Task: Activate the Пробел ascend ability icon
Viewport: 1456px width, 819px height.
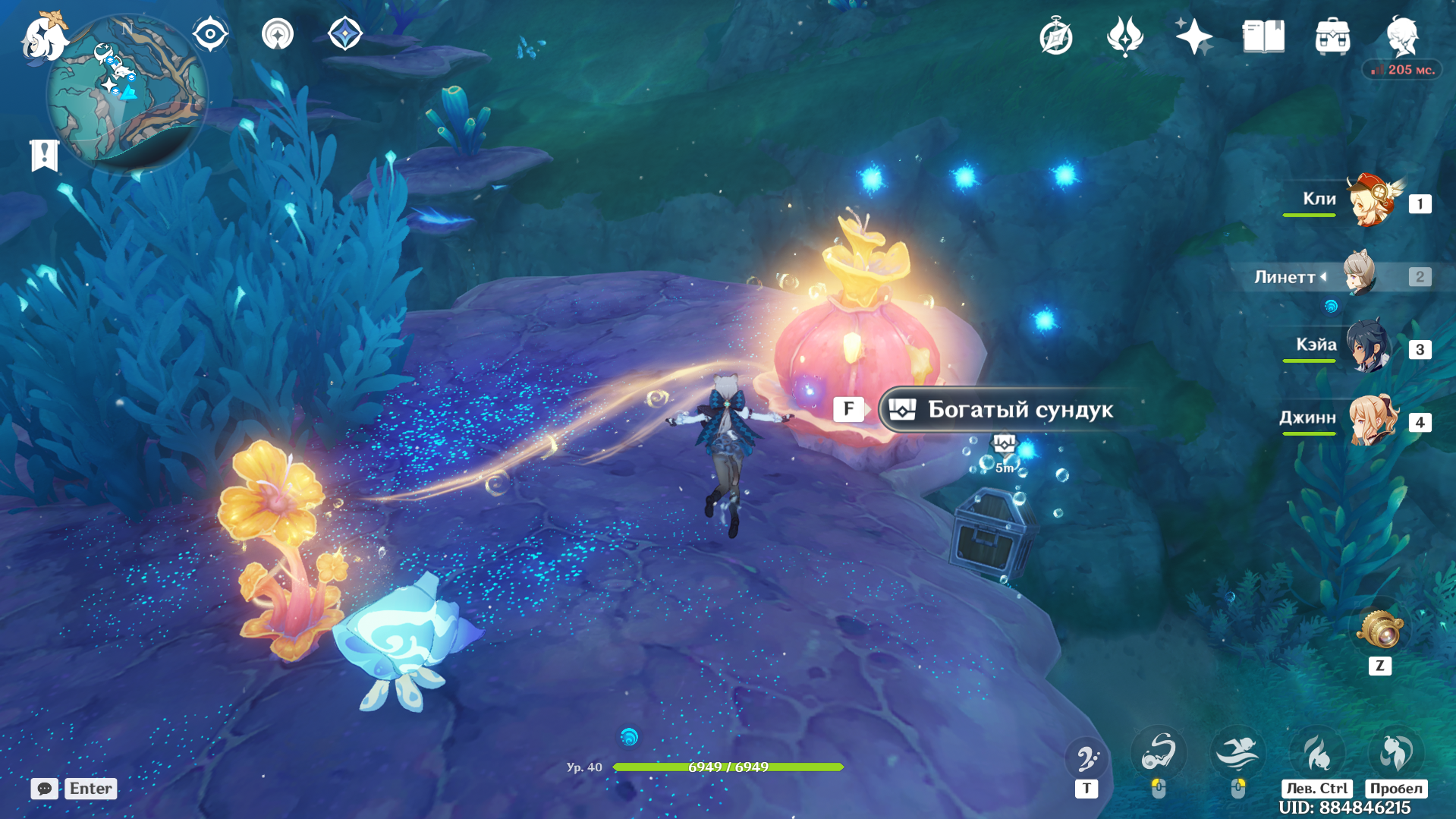Action: (1396, 753)
